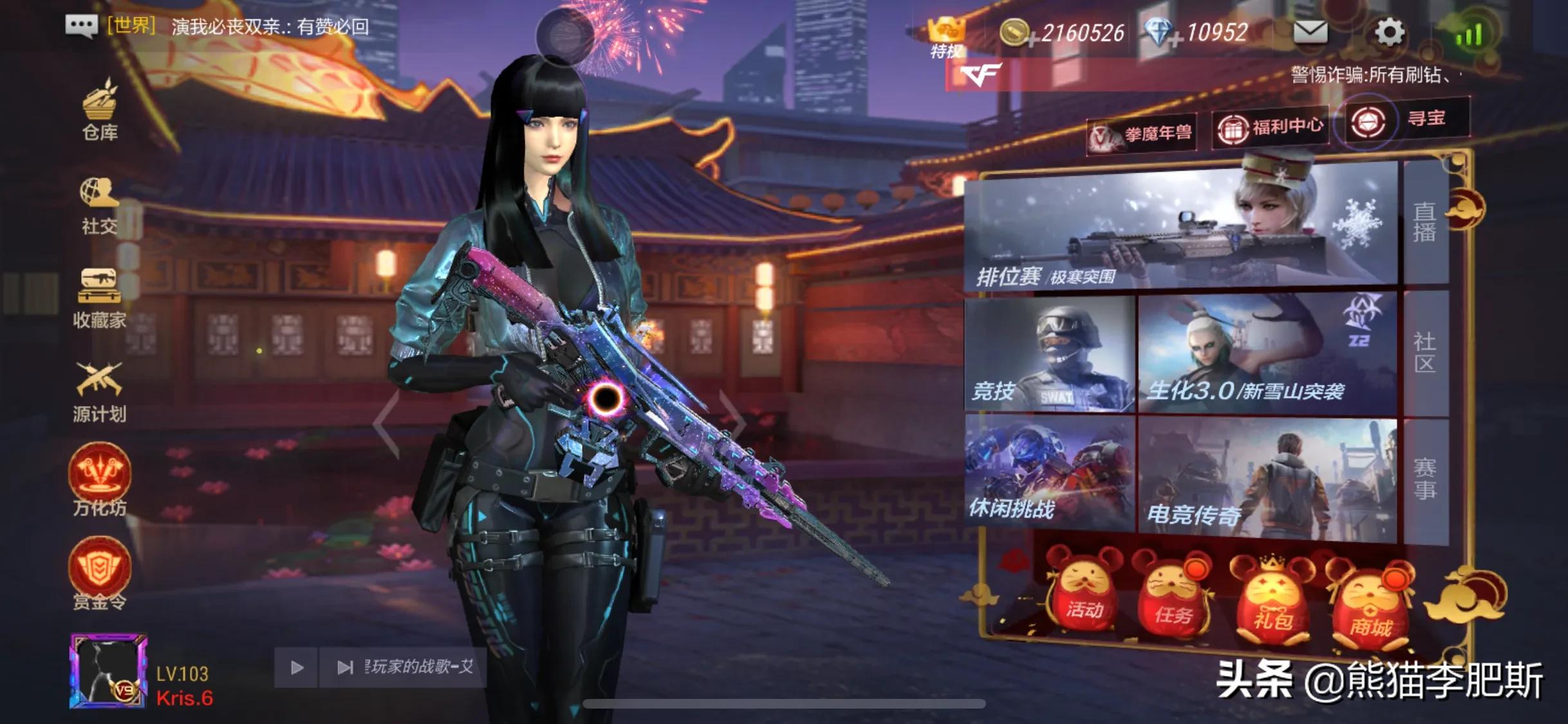This screenshot has width=1568, height=724.
Task: Open the mail envelope icon
Action: 1310,32
